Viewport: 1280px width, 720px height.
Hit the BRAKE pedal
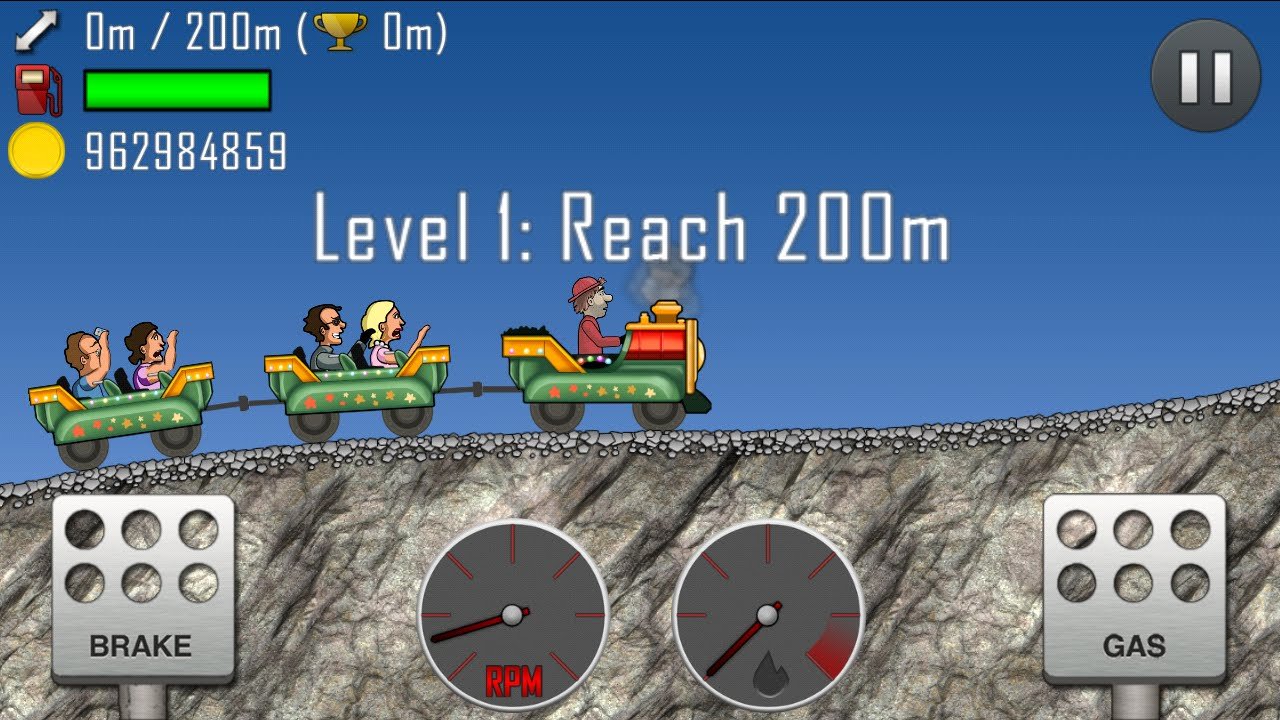point(143,590)
